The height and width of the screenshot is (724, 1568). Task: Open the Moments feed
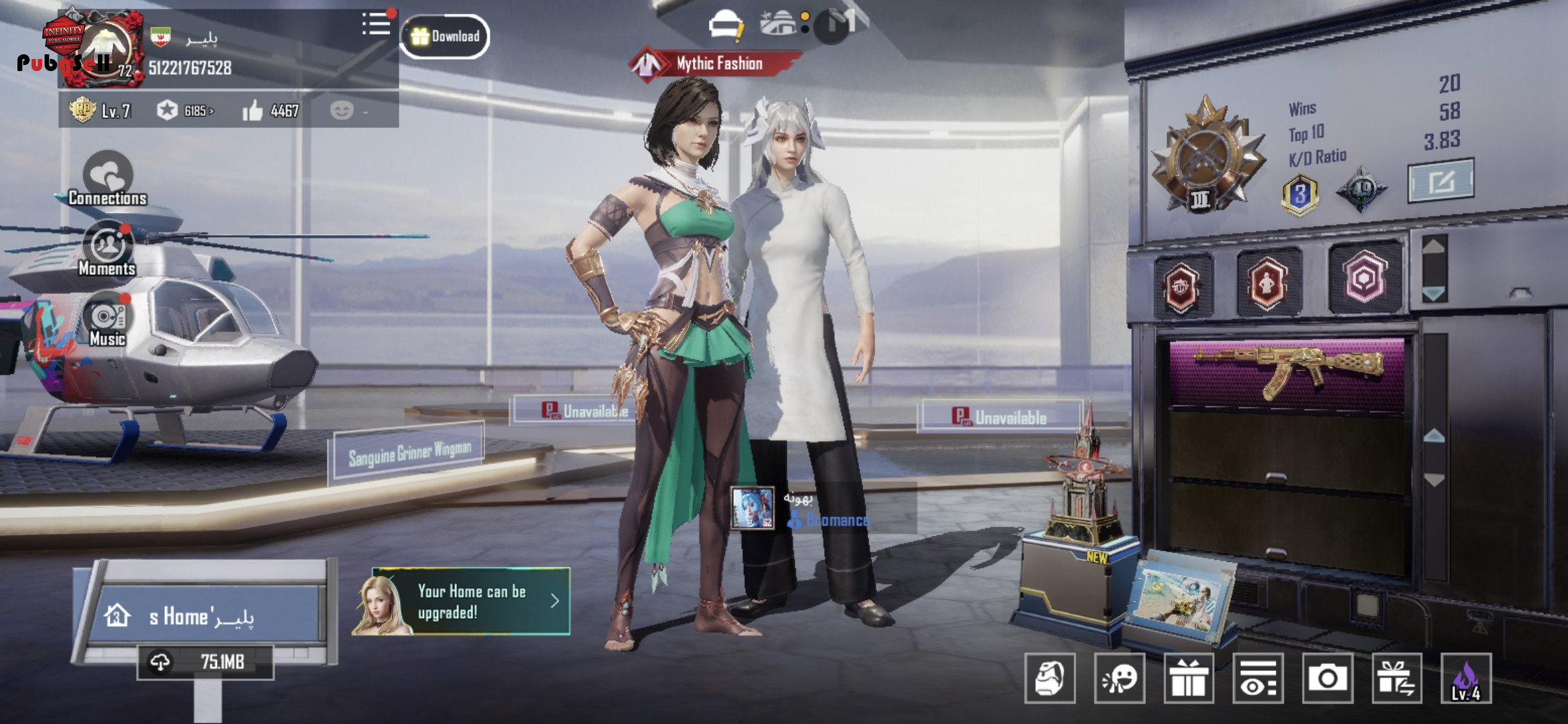107,249
